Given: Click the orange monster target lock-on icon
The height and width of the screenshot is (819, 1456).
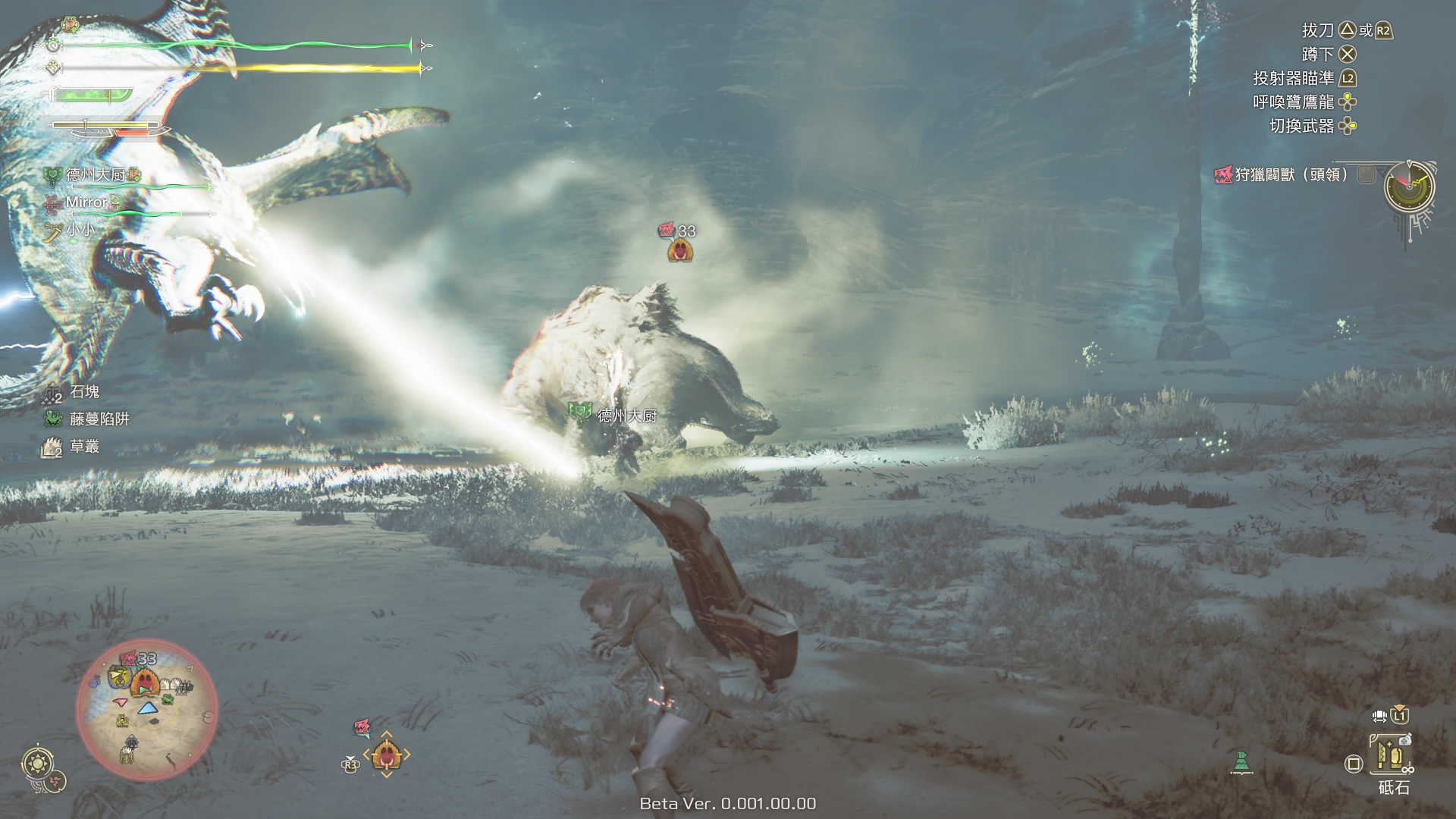Looking at the screenshot, I should (x=386, y=755).
